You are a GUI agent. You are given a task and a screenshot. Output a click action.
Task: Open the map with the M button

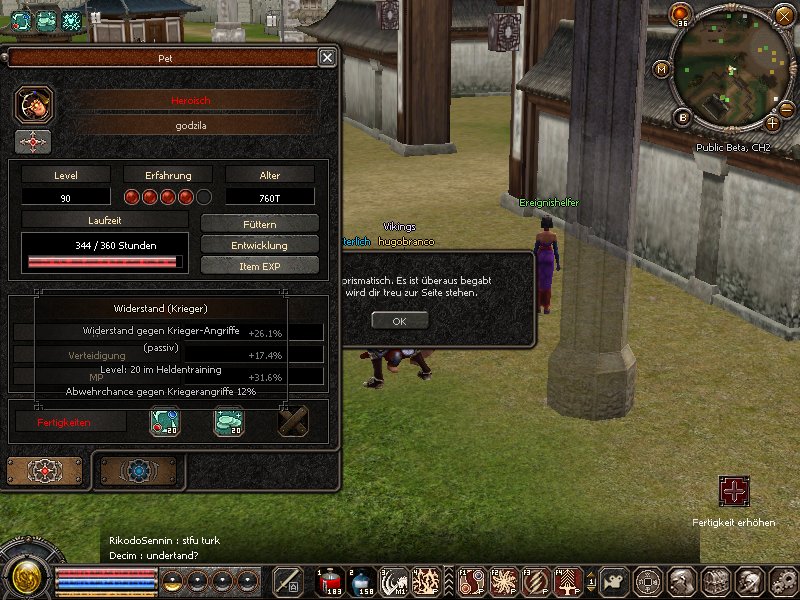pos(662,69)
